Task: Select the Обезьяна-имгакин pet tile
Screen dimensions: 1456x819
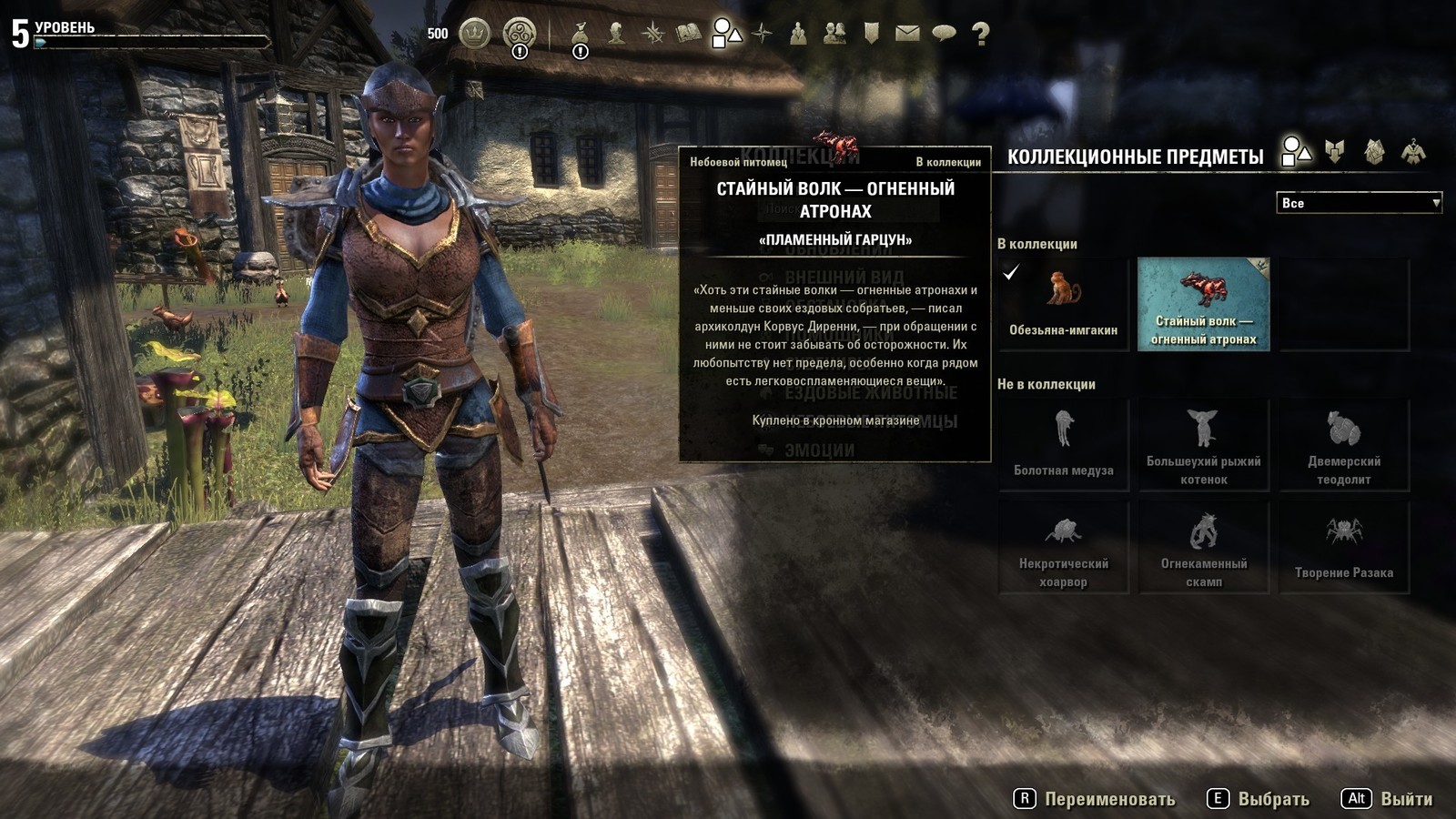Action: pyautogui.click(x=1063, y=304)
